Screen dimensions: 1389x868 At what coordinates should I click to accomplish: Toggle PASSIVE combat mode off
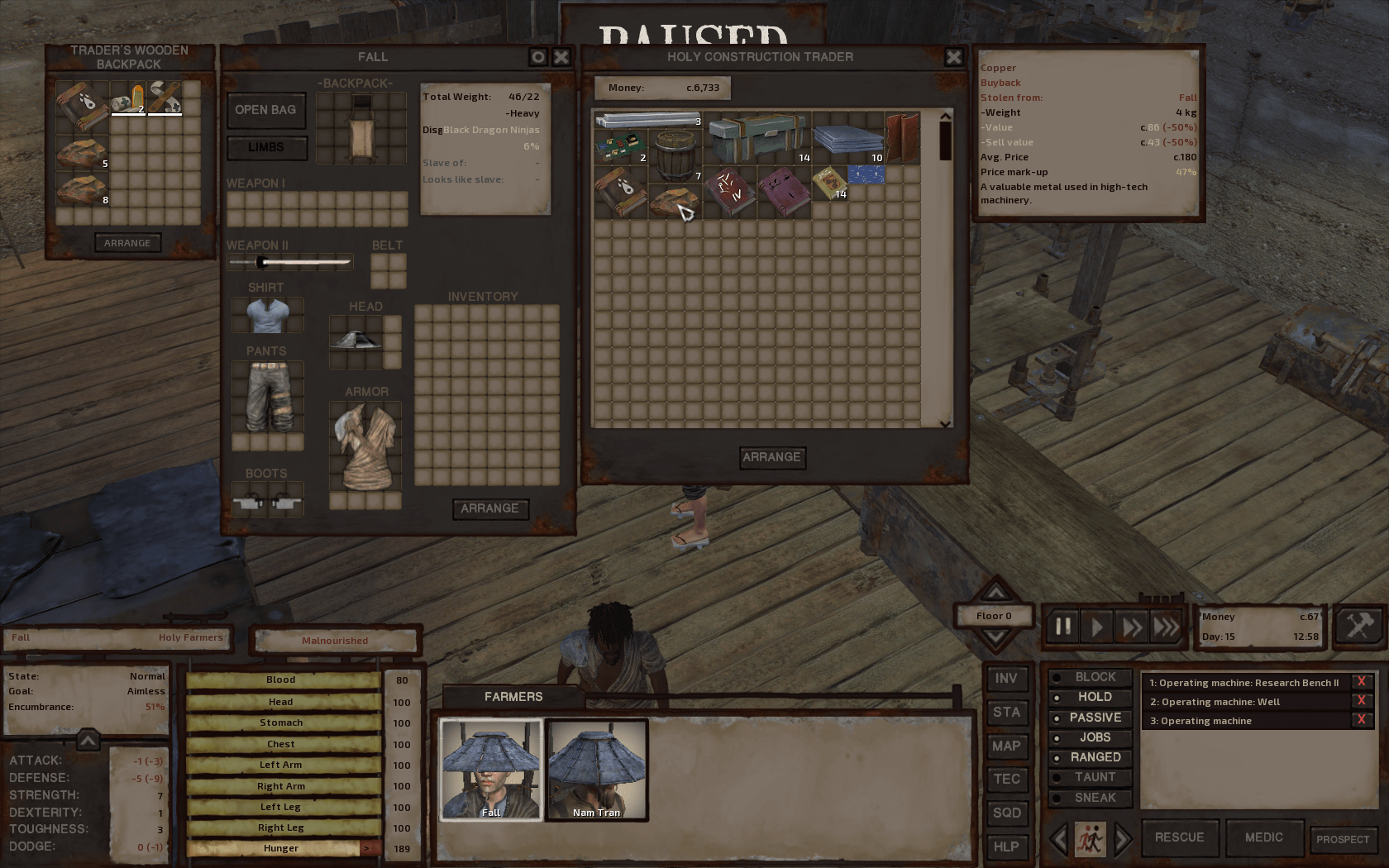point(1090,717)
